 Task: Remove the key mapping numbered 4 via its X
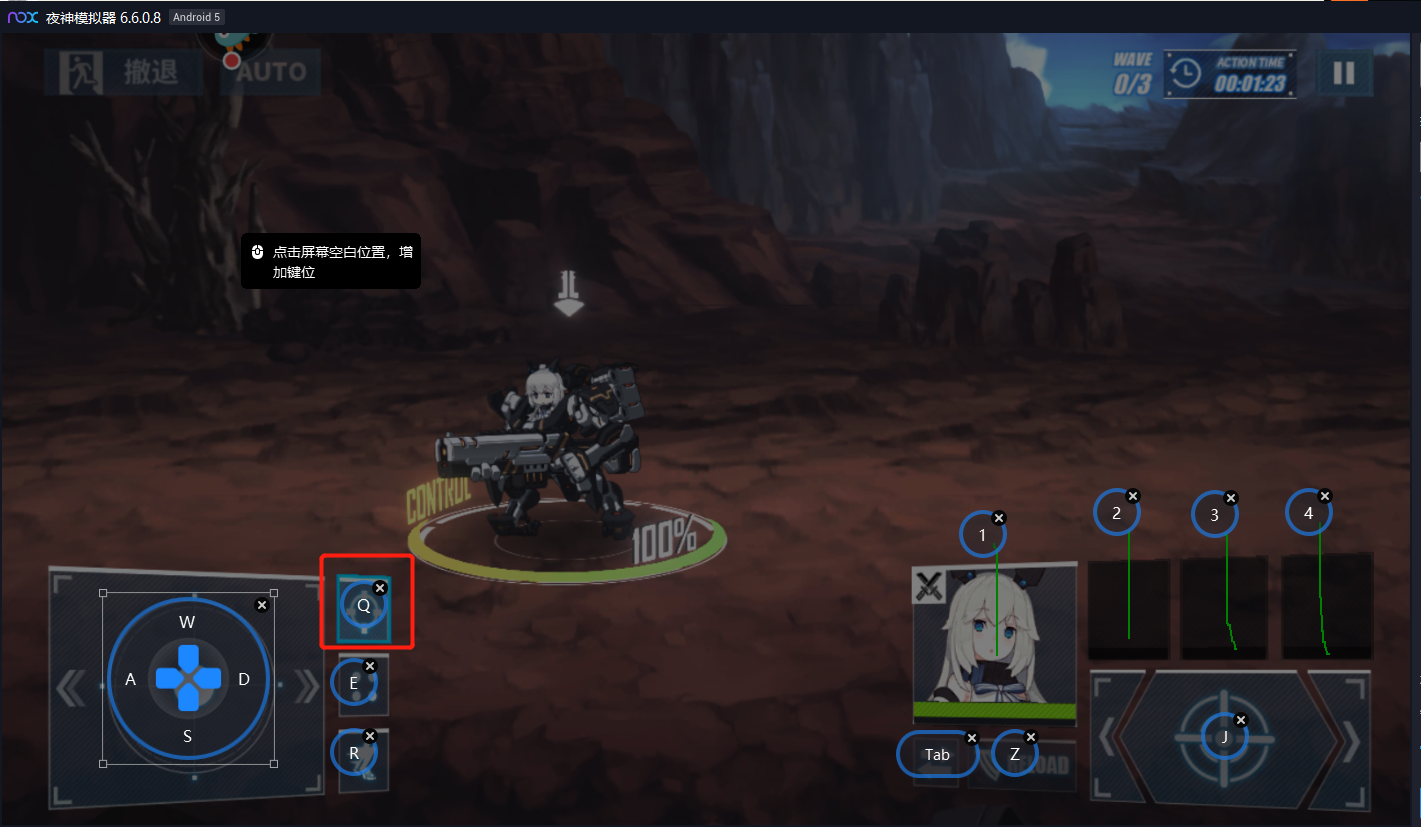coord(1325,496)
